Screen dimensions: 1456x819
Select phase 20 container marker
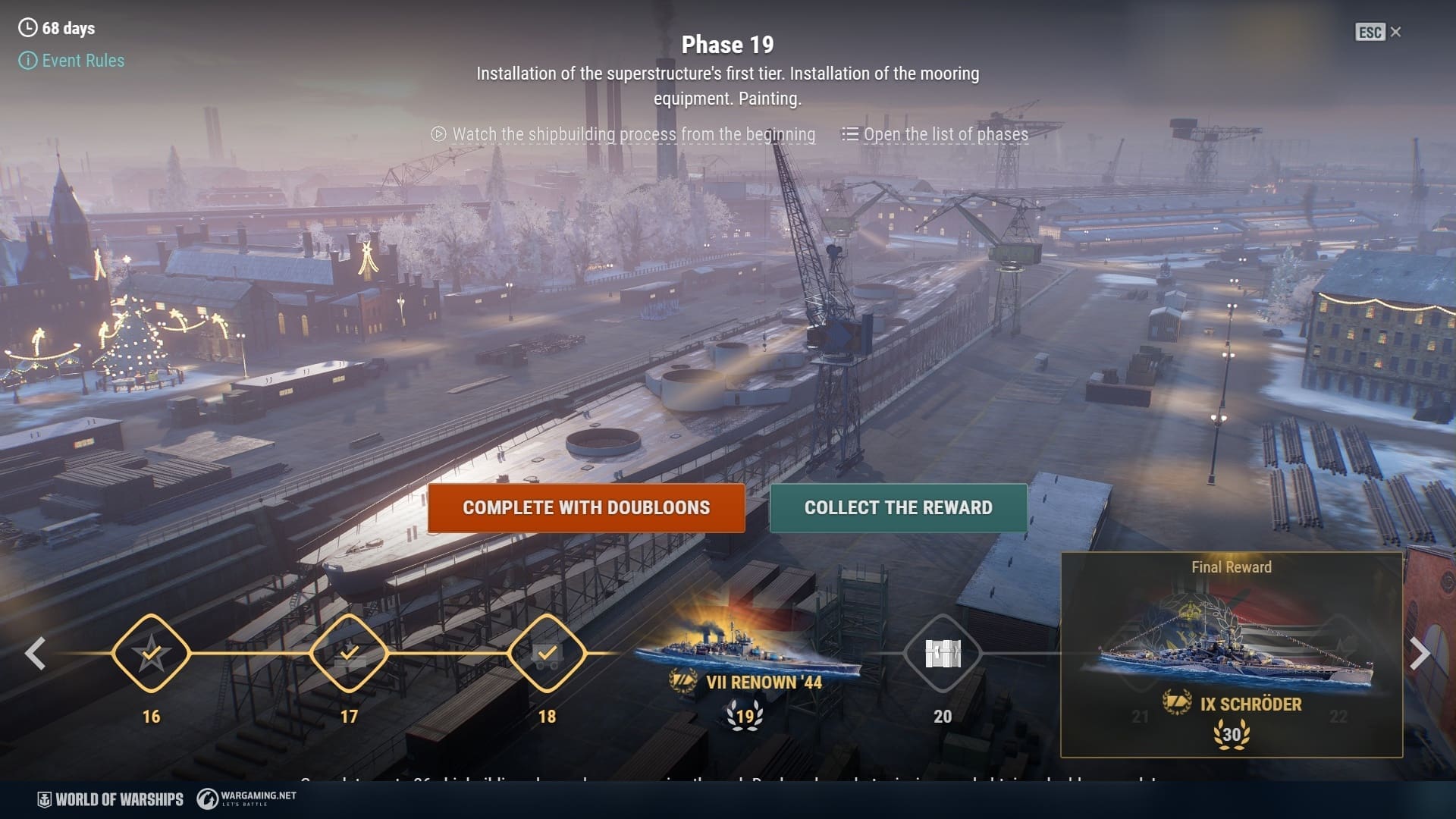pyautogui.click(x=943, y=653)
